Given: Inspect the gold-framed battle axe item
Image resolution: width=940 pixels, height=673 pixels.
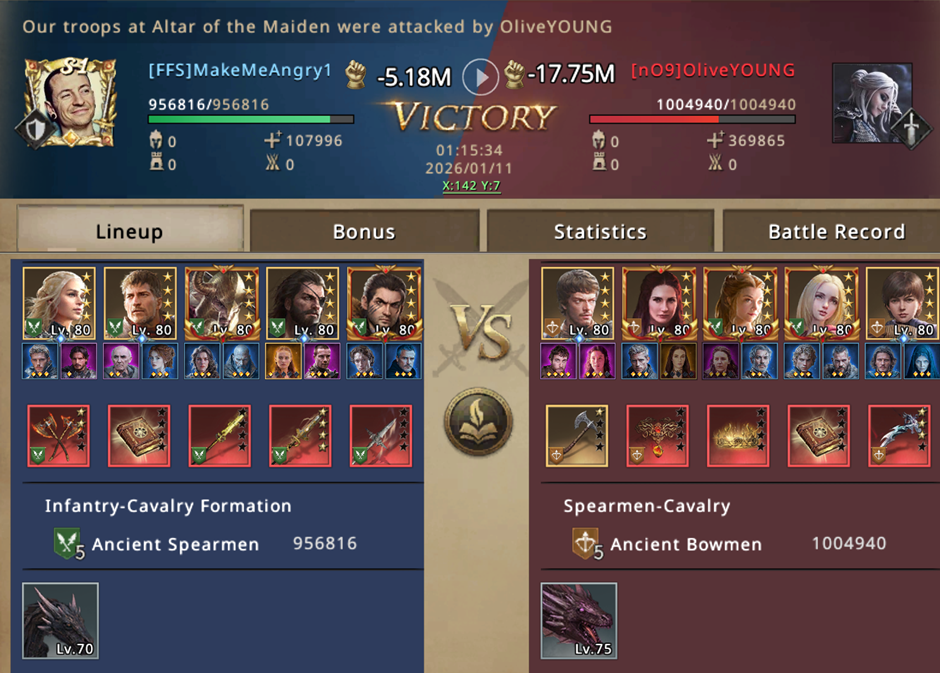Looking at the screenshot, I should [x=576, y=435].
